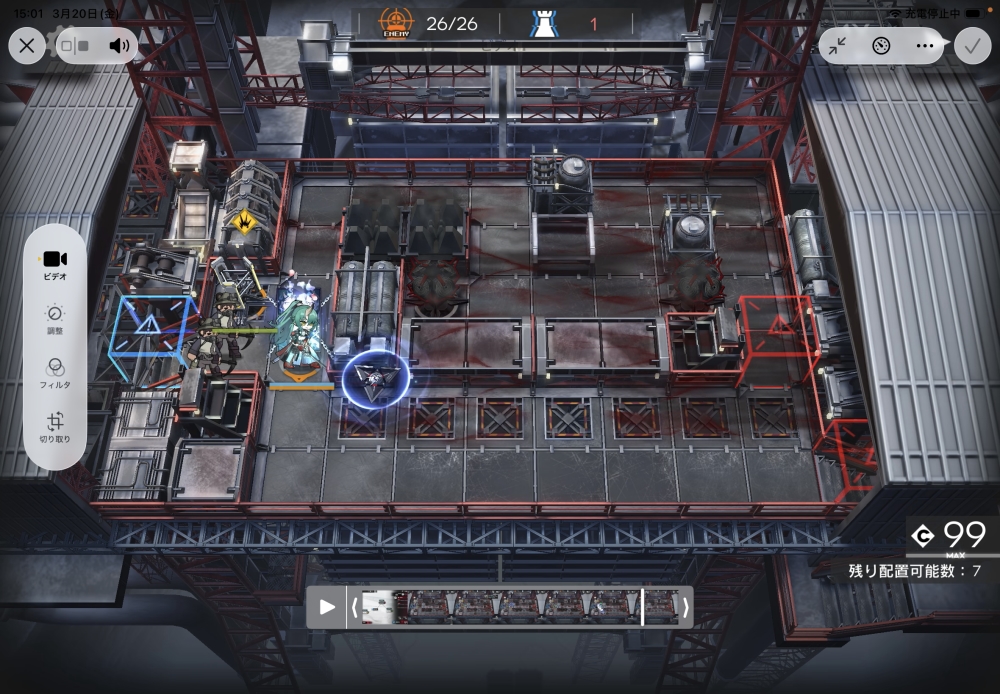Click the split-square compare icon
The width and height of the screenshot is (1000, 694).
(x=75, y=45)
